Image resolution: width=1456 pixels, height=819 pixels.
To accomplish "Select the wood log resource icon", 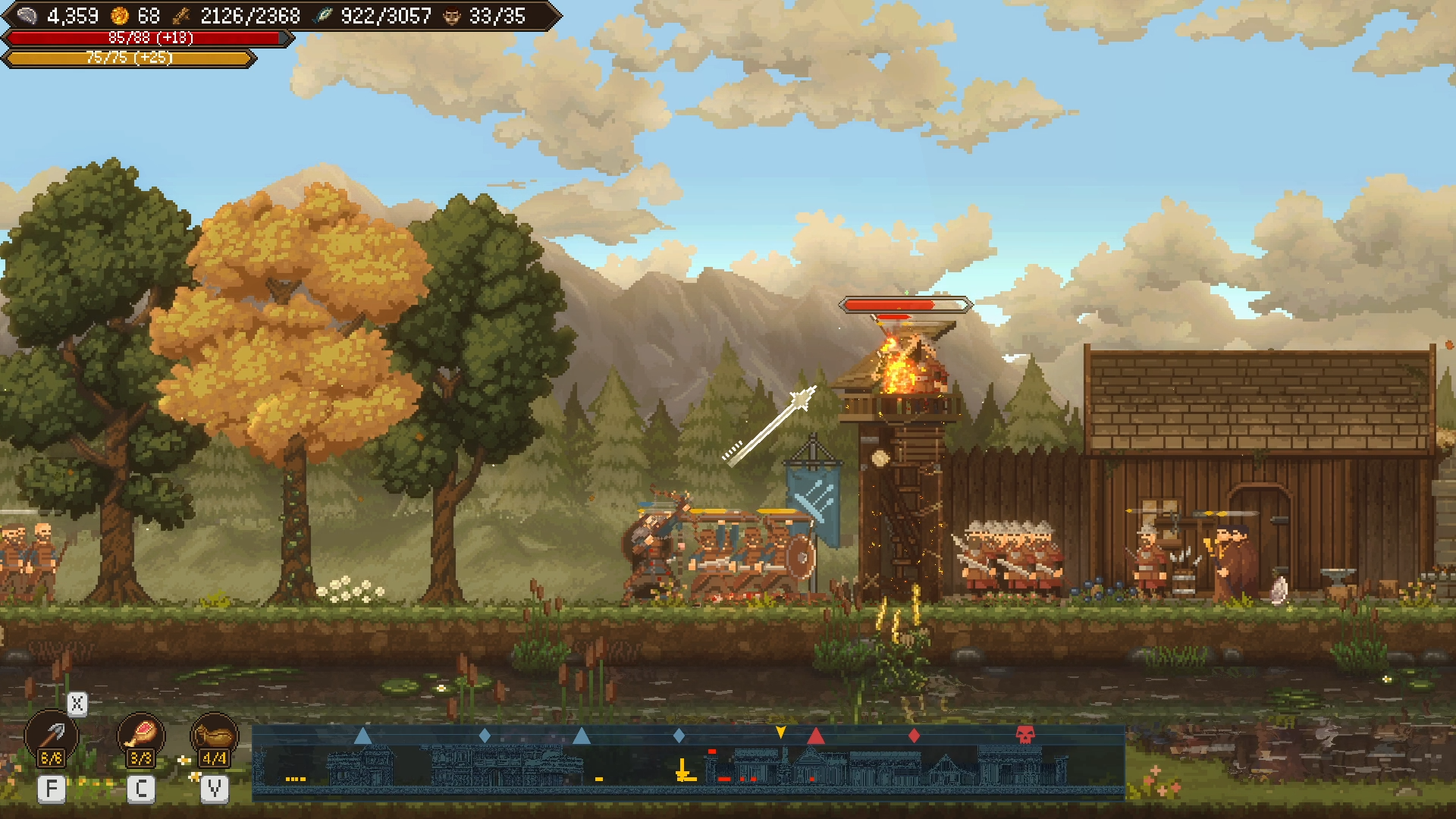I will (182, 16).
